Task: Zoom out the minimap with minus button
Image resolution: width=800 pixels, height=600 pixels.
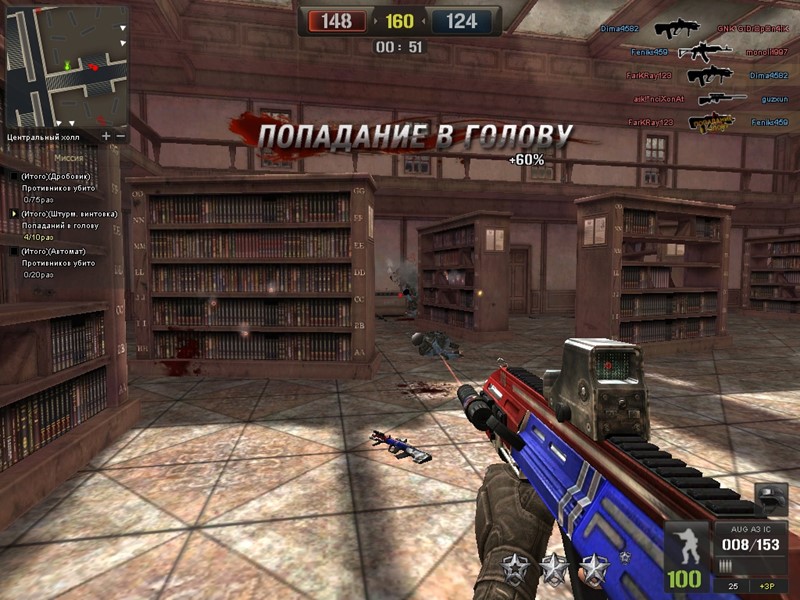Action: [121, 135]
